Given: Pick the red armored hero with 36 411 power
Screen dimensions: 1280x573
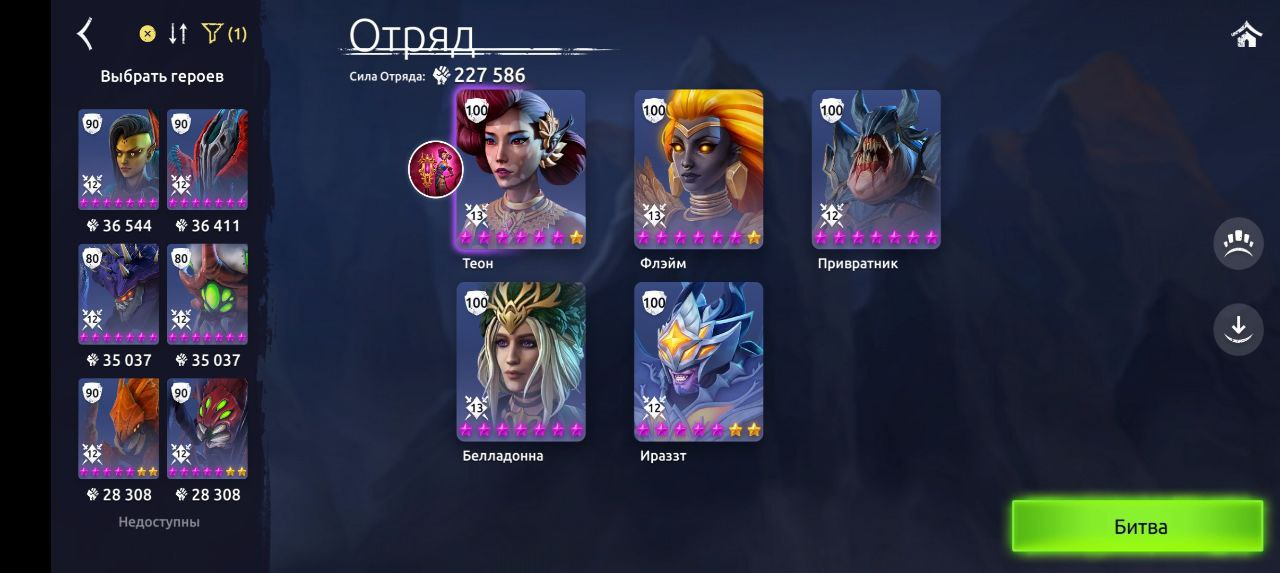Looking at the screenshot, I should (x=208, y=160).
